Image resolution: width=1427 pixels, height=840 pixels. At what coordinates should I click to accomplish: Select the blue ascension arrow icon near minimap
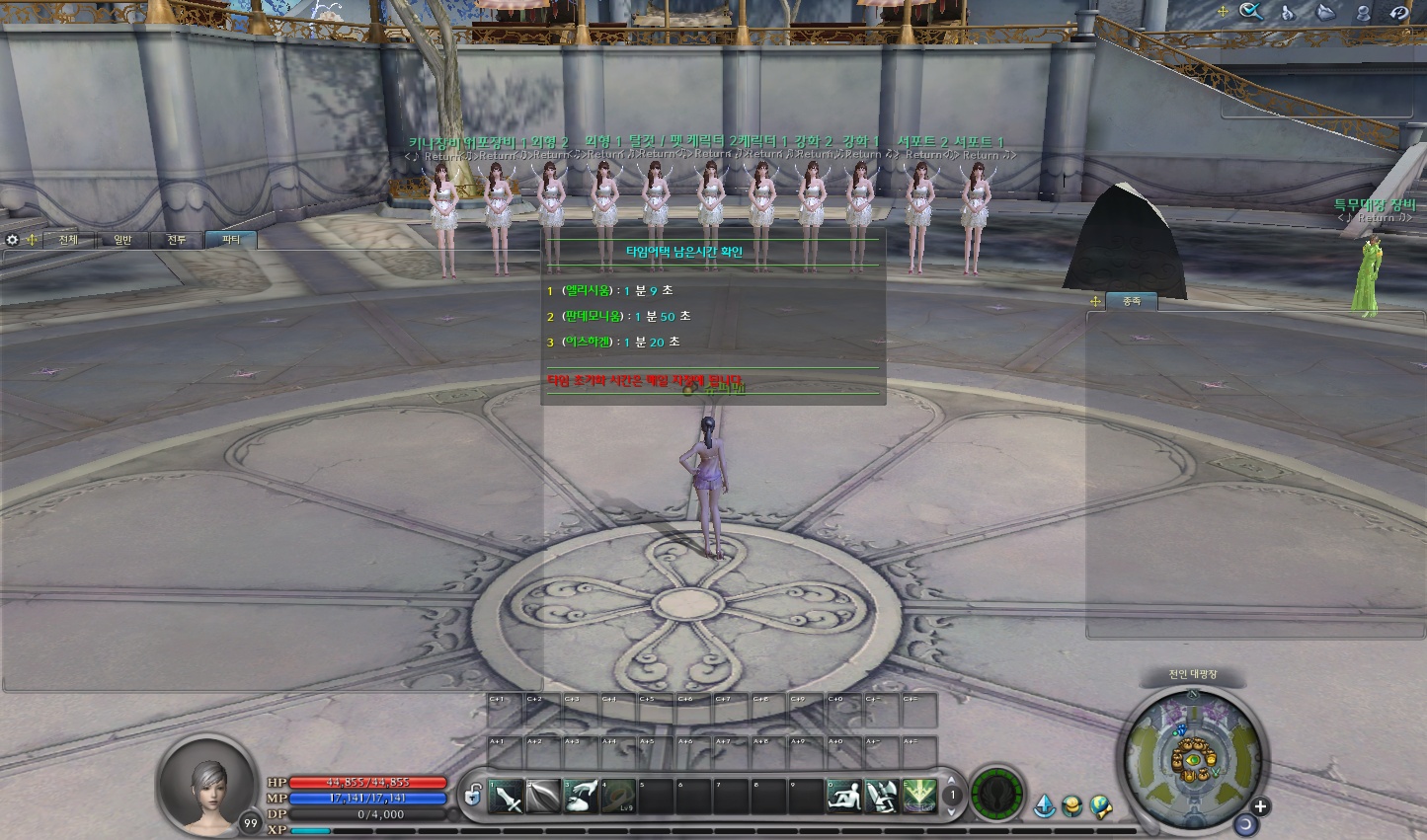point(1044,804)
